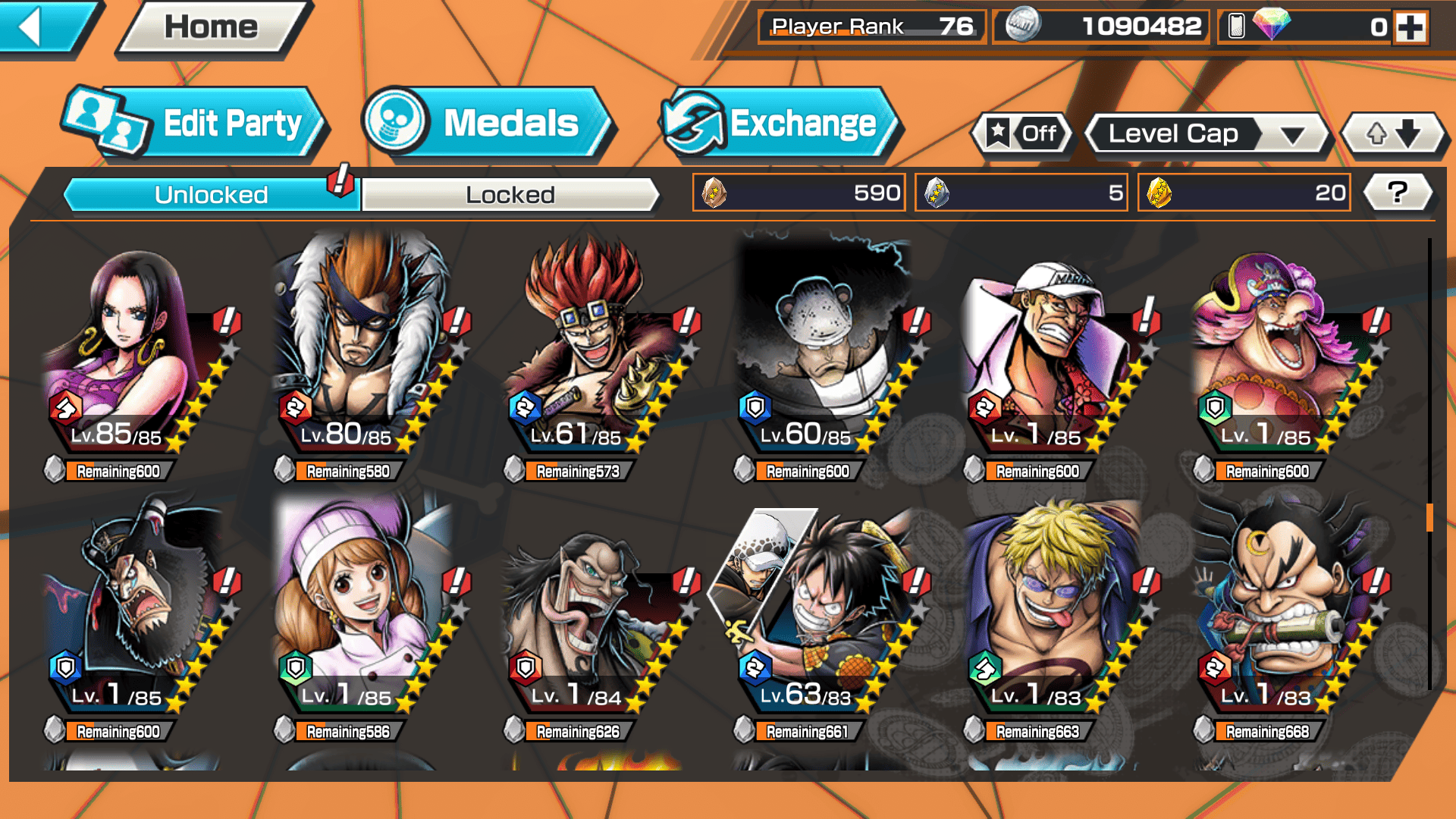This screenshot has width=1456, height=819.
Task: Open the Exchange menu
Action: click(781, 124)
